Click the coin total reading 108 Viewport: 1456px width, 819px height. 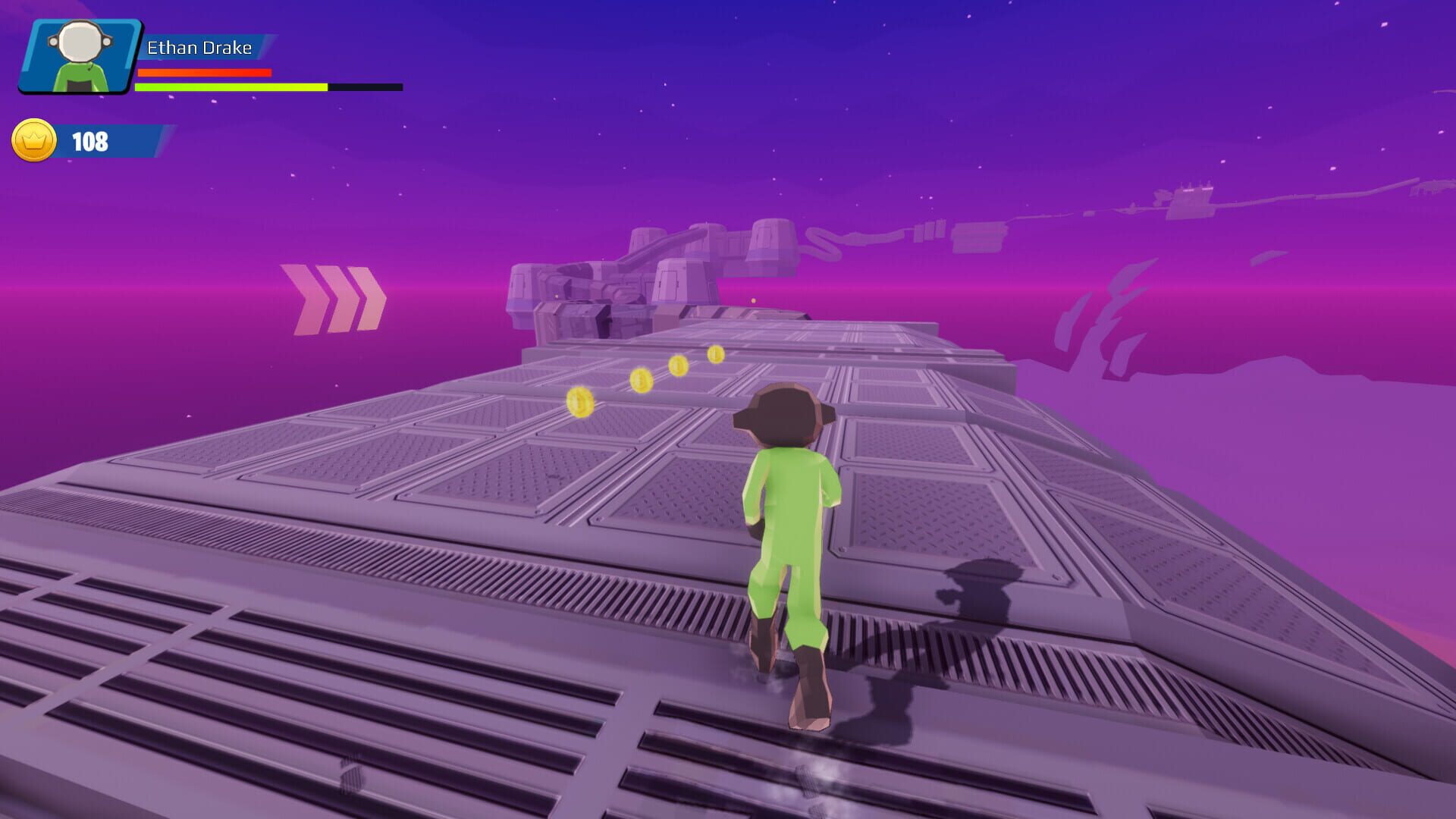(x=89, y=140)
